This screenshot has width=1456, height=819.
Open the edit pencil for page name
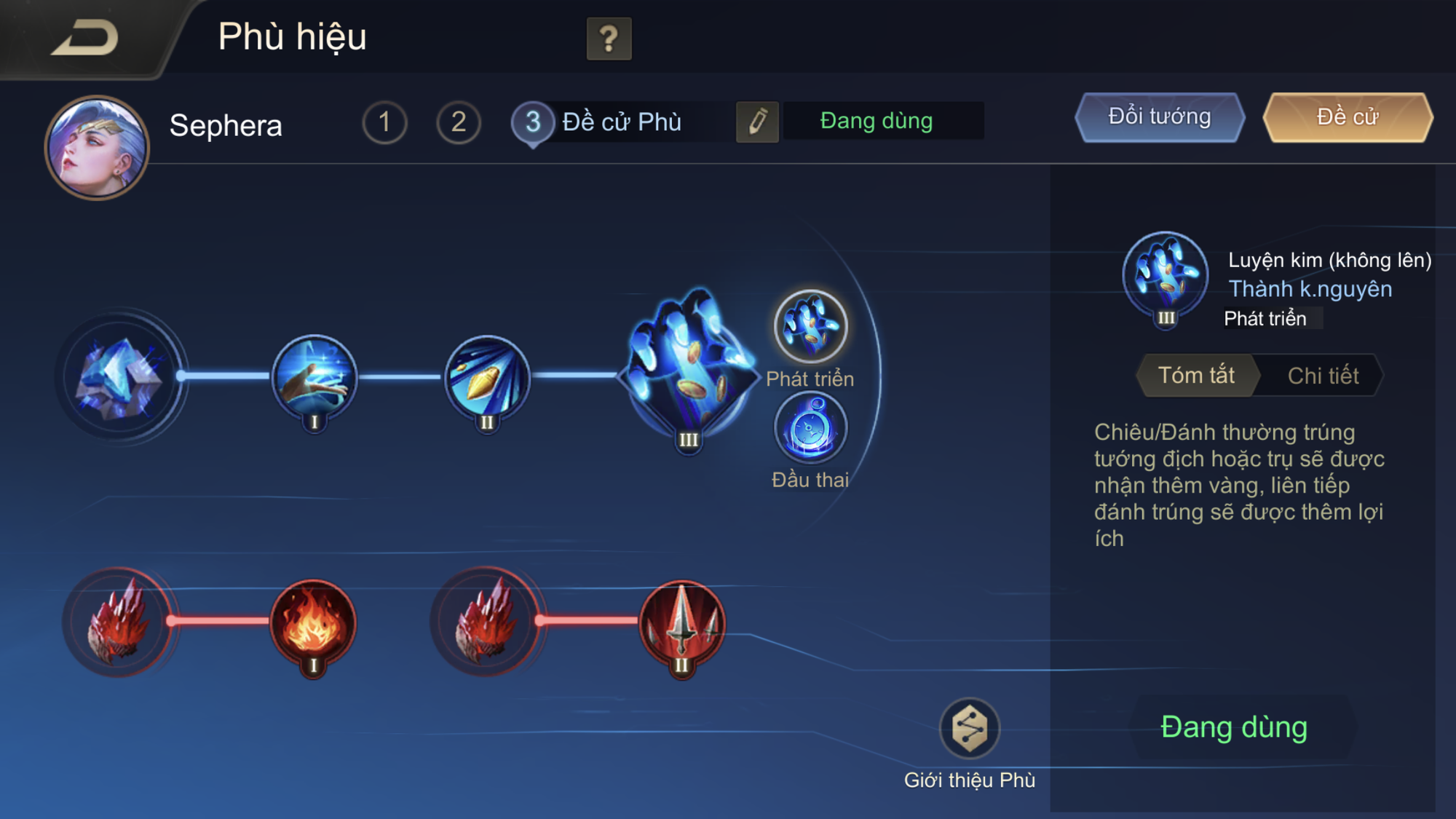(x=757, y=122)
